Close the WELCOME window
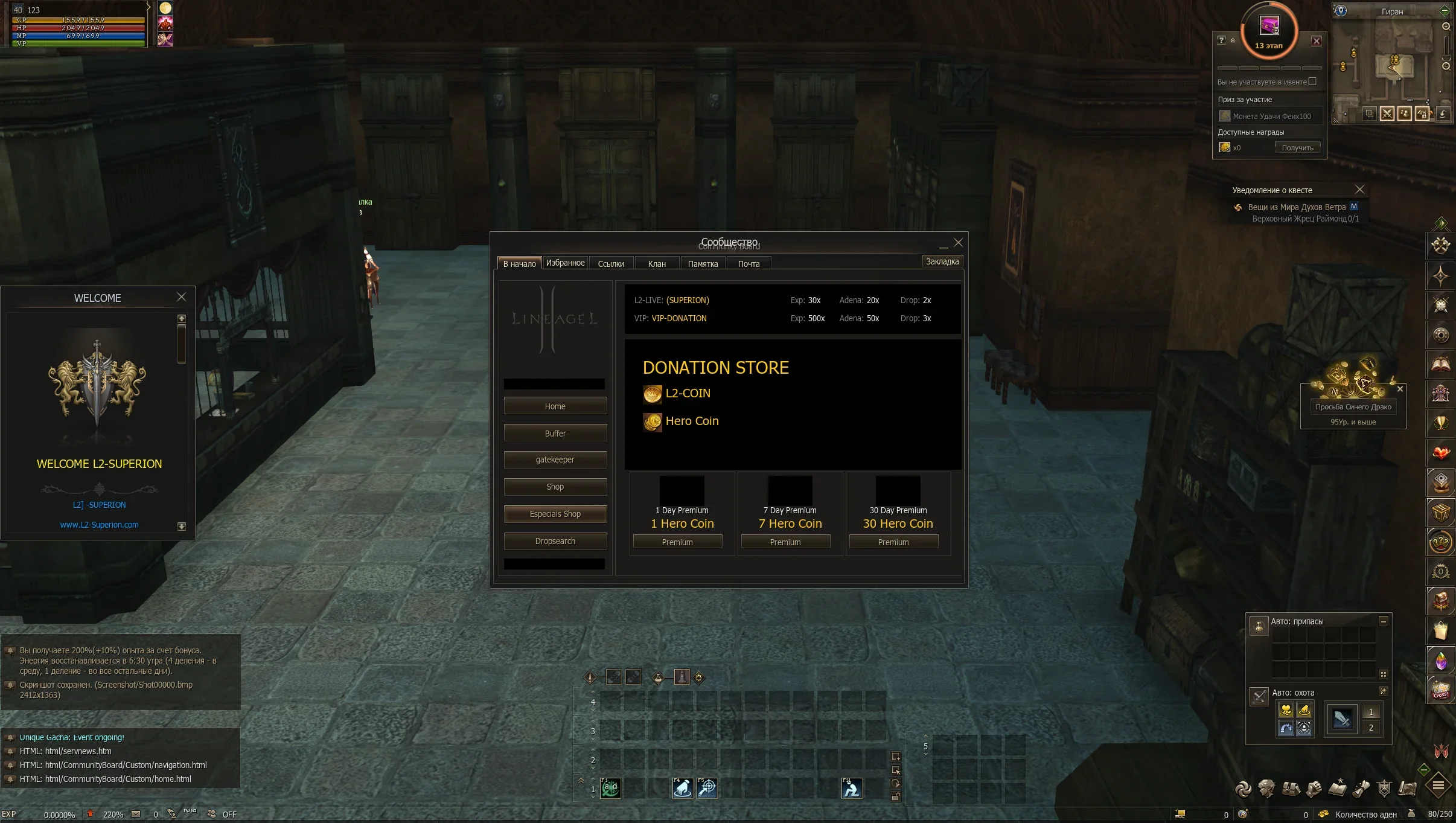 point(181,297)
